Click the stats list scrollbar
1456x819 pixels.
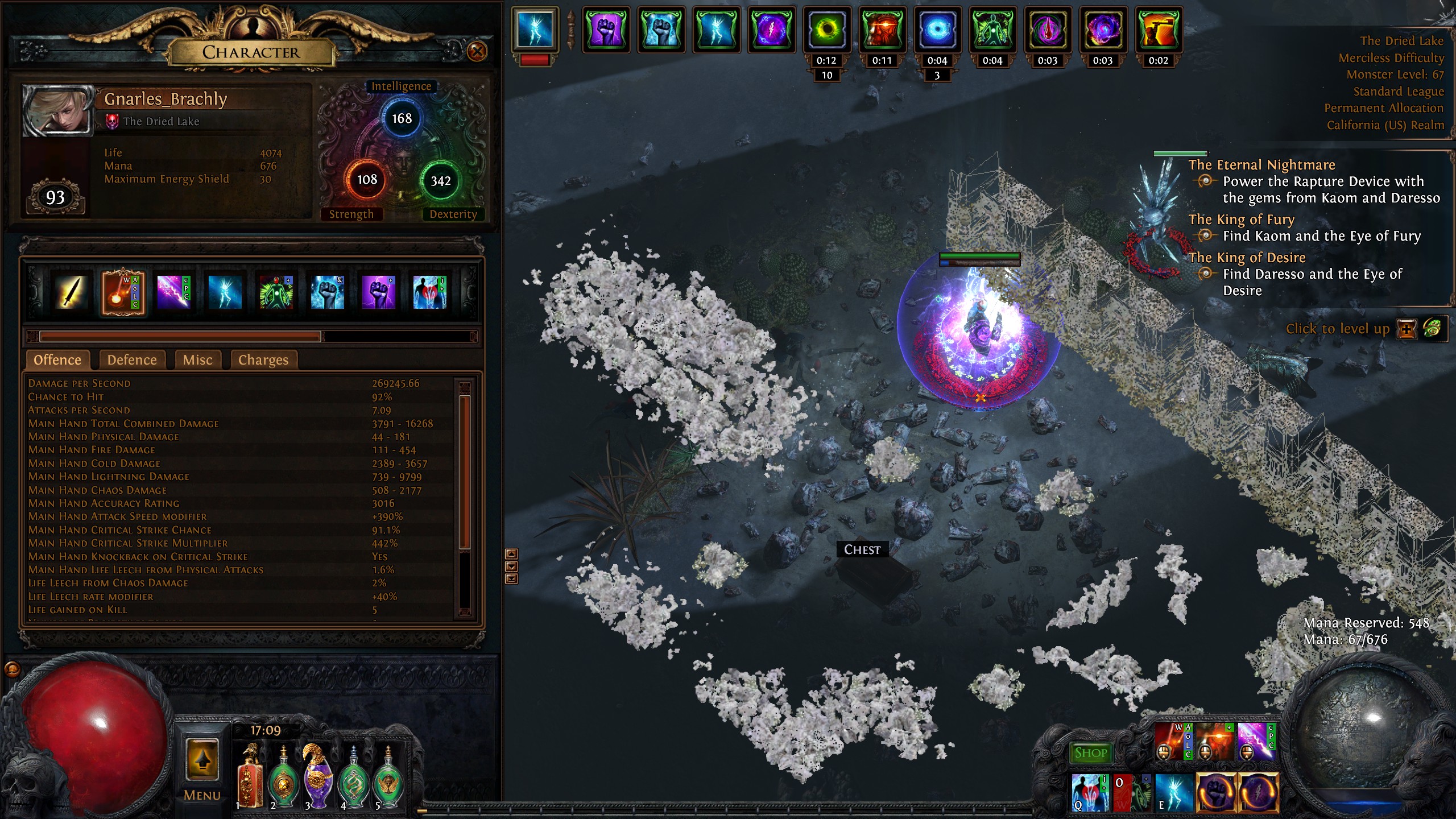465,472
